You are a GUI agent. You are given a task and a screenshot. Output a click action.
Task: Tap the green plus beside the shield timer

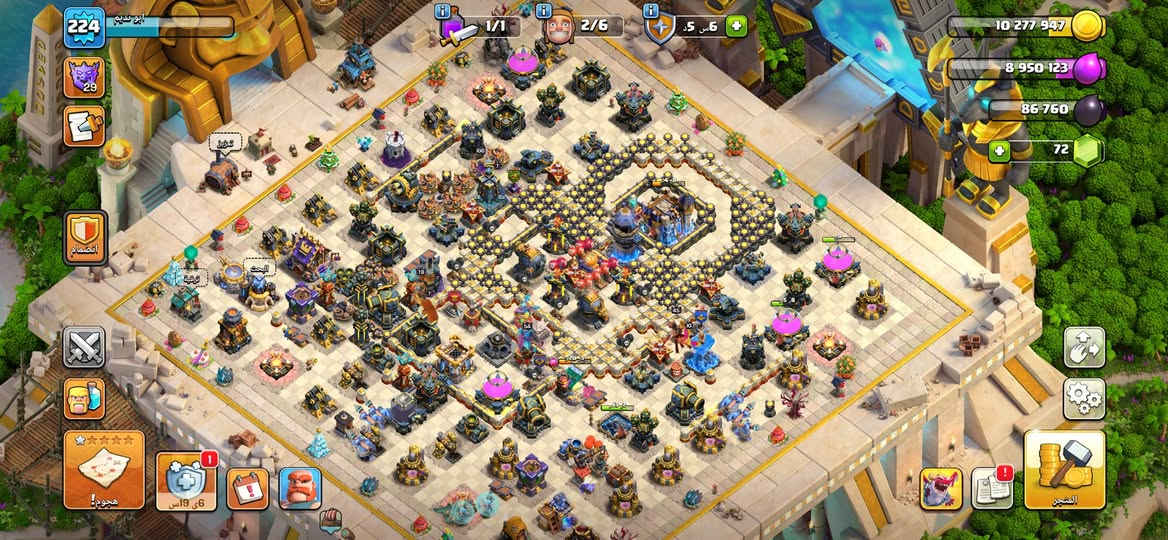pos(737,26)
